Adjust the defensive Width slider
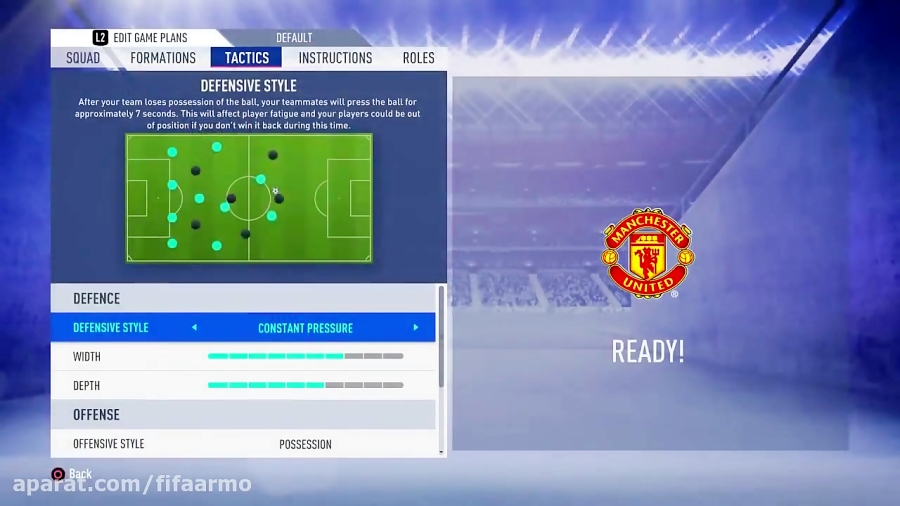The image size is (900, 506). (x=305, y=356)
